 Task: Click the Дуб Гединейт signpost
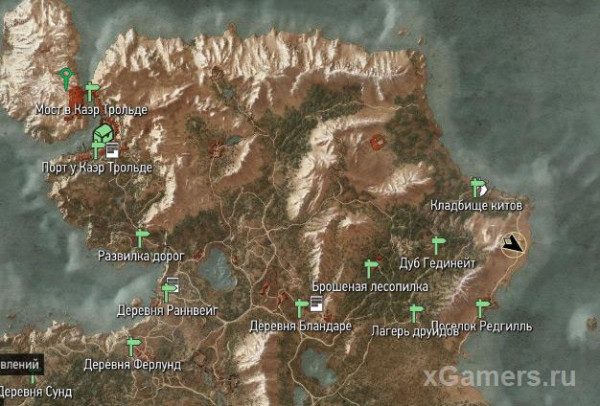[438, 244]
